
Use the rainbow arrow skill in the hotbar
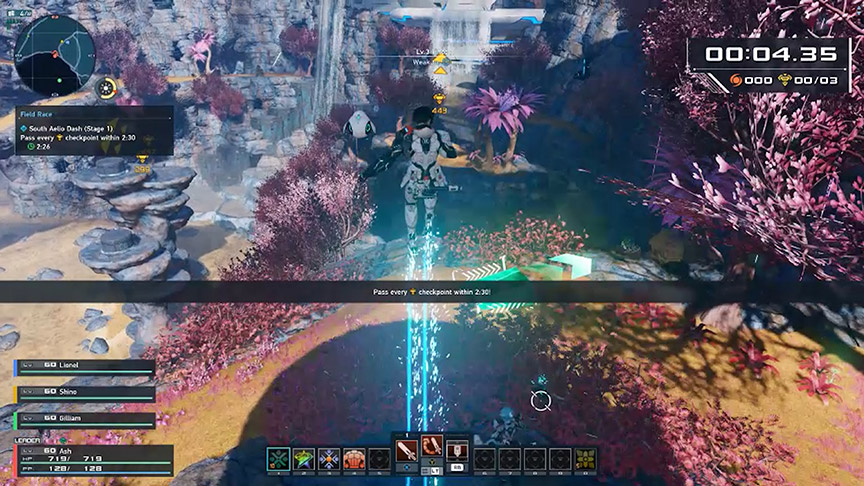click(304, 459)
